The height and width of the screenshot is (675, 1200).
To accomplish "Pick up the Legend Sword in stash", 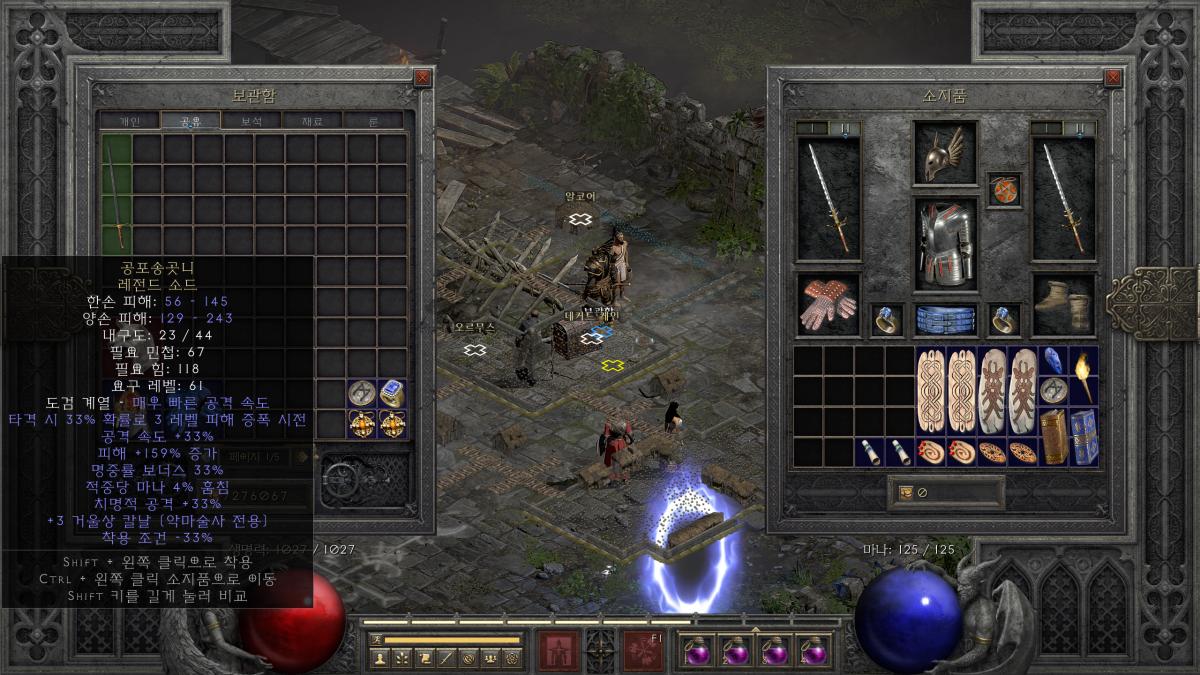I will coord(118,195).
